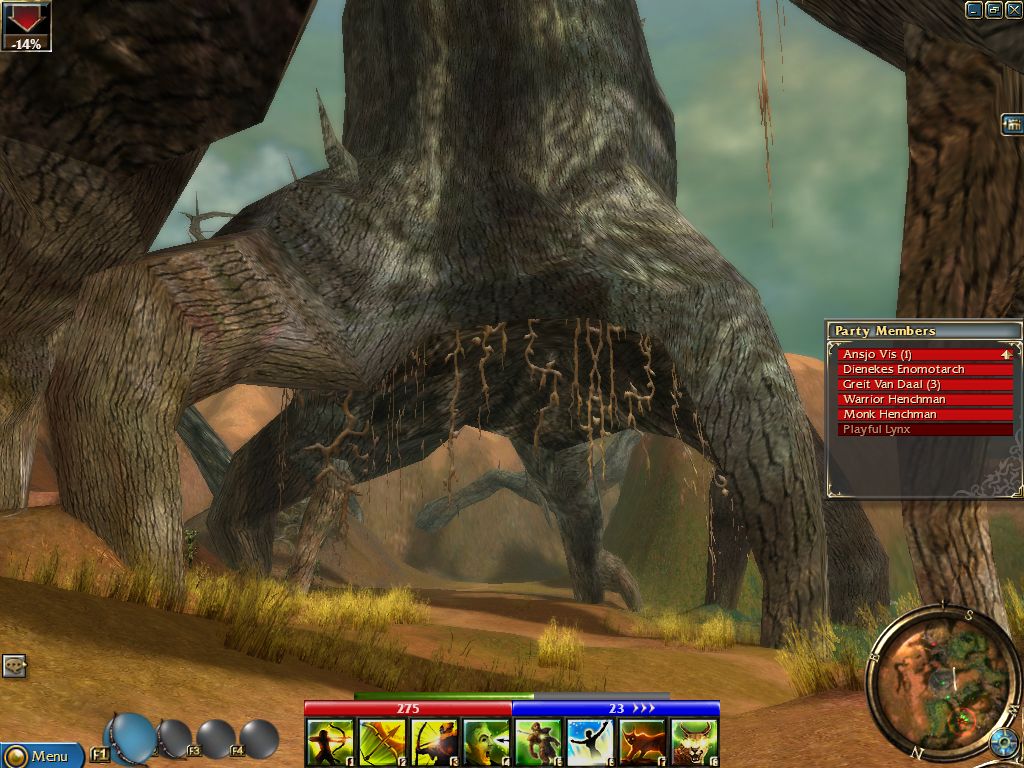The height and width of the screenshot is (768, 1024).
Task: Activate the shouting green face skill
Action: [486, 743]
